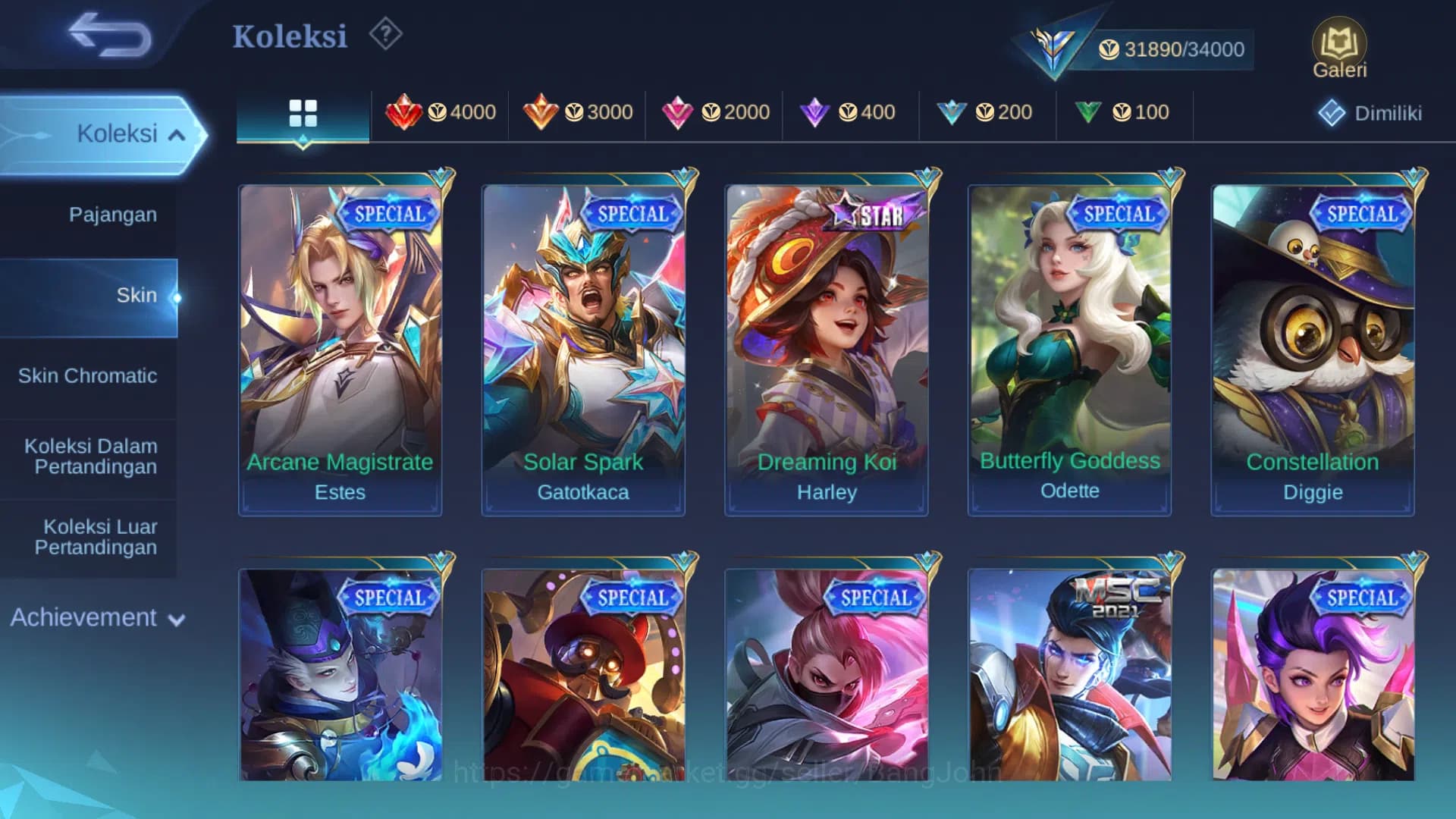Image resolution: width=1456 pixels, height=819 pixels.
Task: Switch to the Pajangan tab
Action: point(114,215)
